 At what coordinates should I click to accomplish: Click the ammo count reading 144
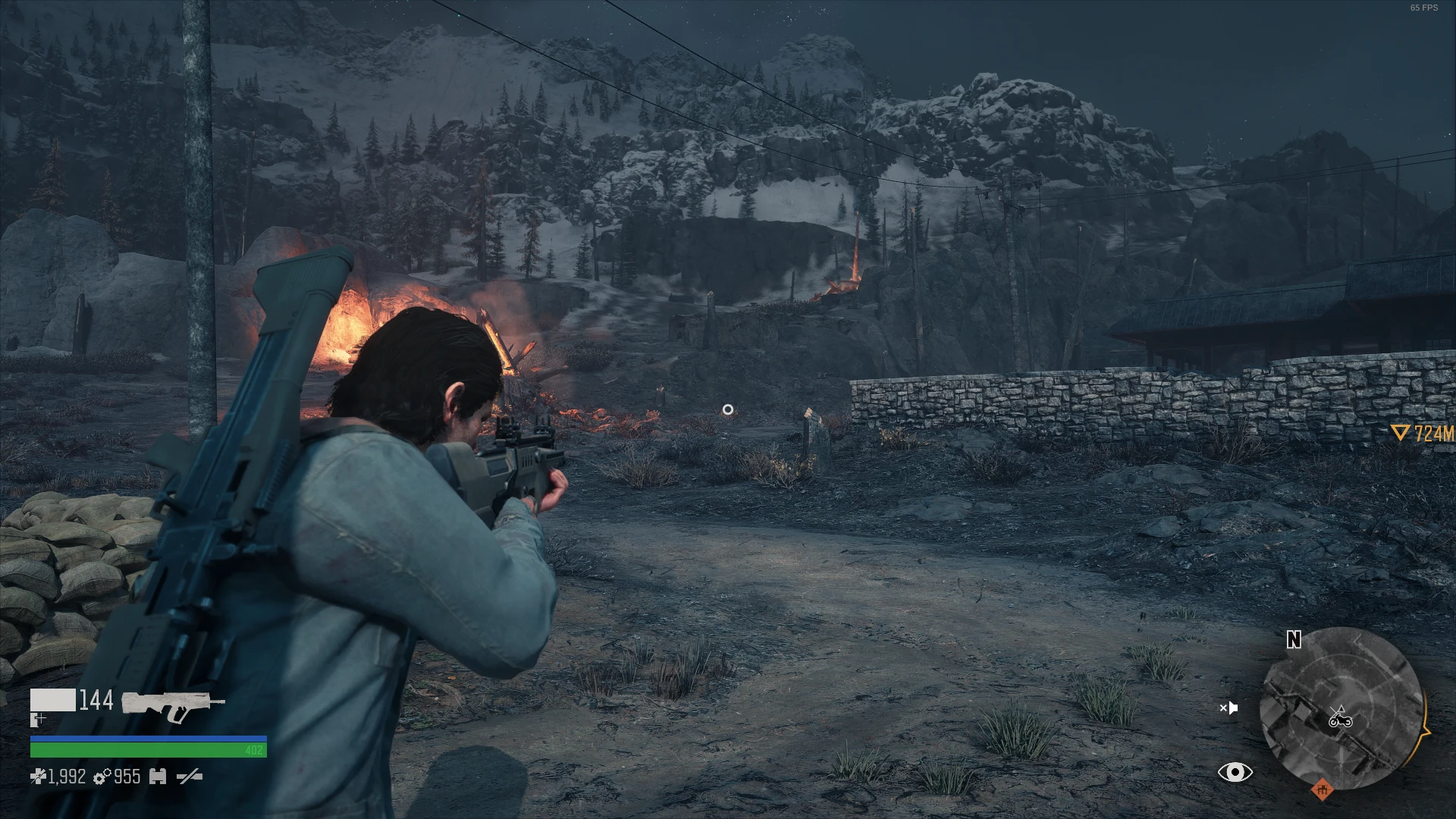point(96,701)
